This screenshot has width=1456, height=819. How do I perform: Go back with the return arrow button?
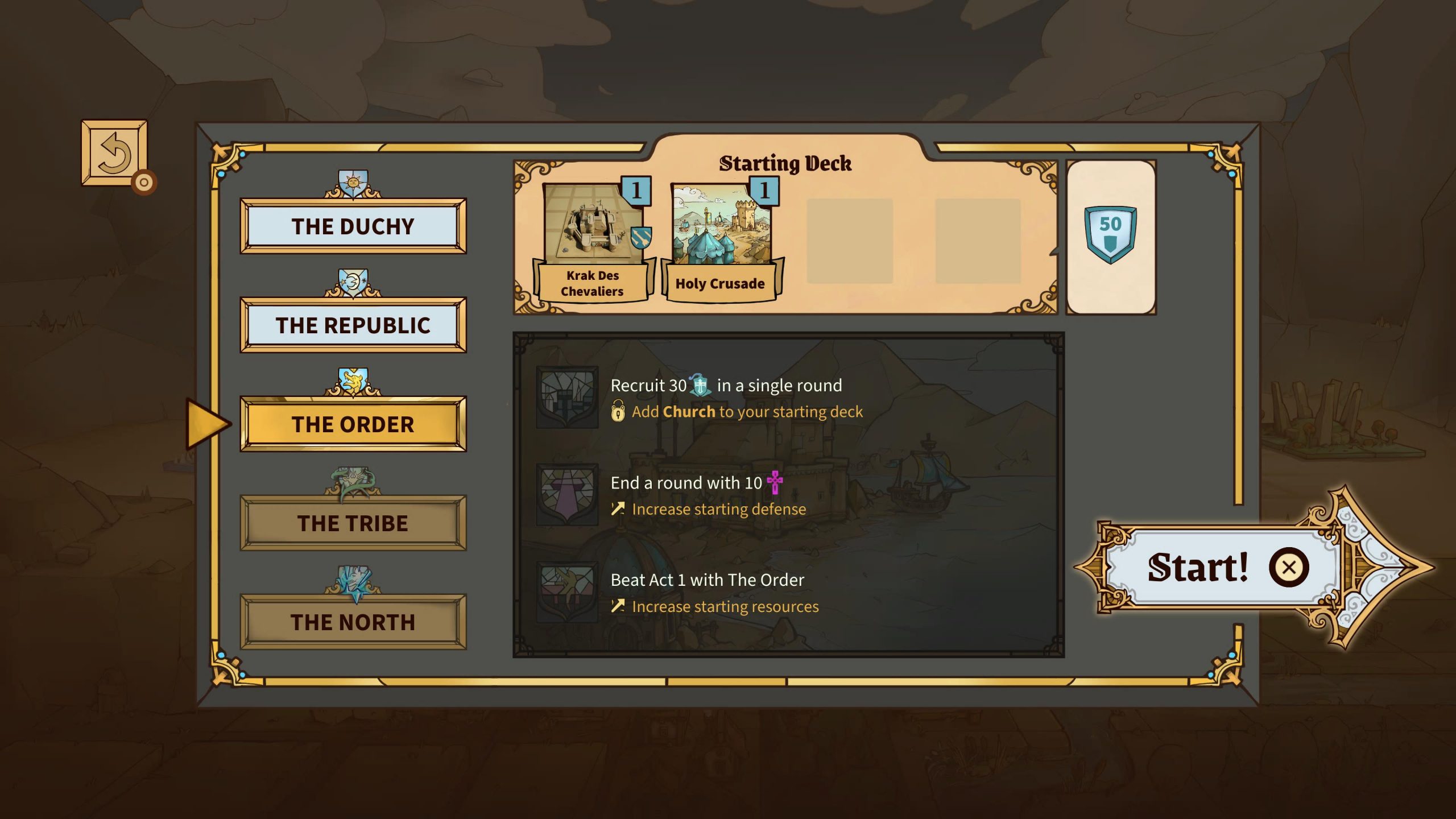(x=114, y=152)
